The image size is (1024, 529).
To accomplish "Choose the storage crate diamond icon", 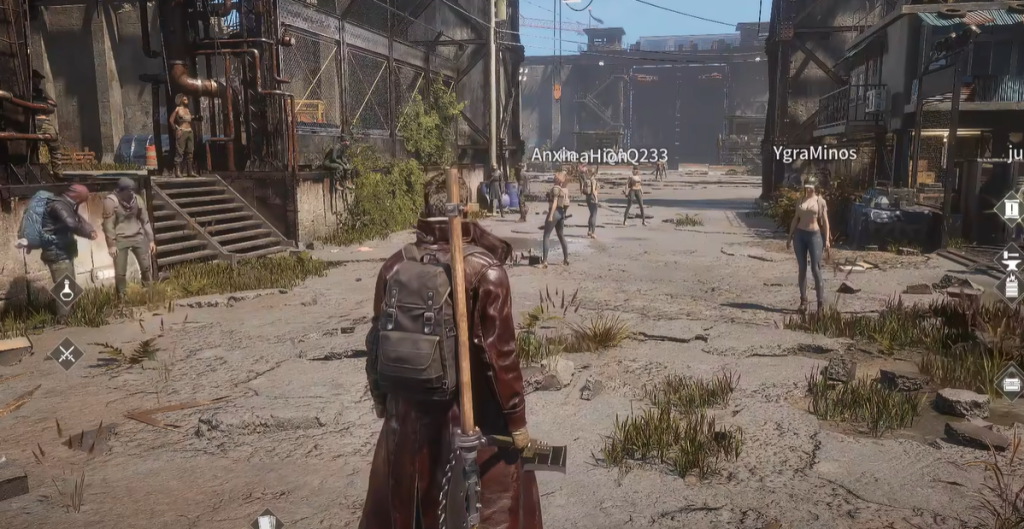I will click(1010, 381).
